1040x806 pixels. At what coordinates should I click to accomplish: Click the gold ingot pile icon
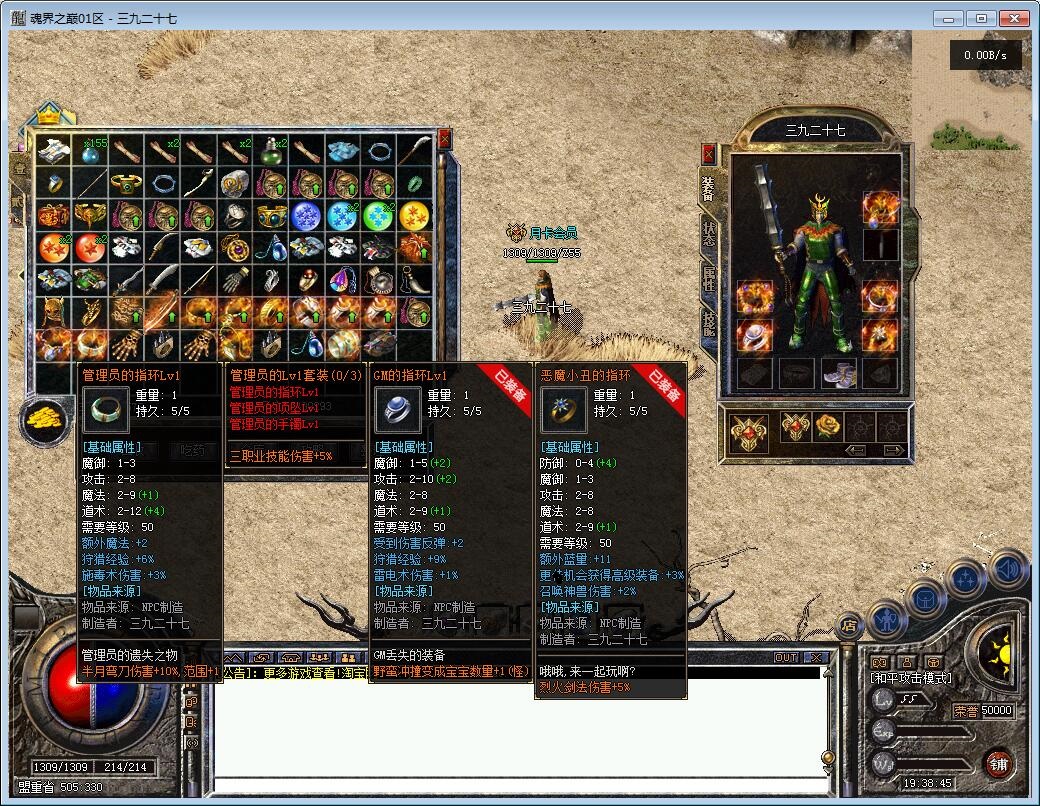tap(43, 415)
